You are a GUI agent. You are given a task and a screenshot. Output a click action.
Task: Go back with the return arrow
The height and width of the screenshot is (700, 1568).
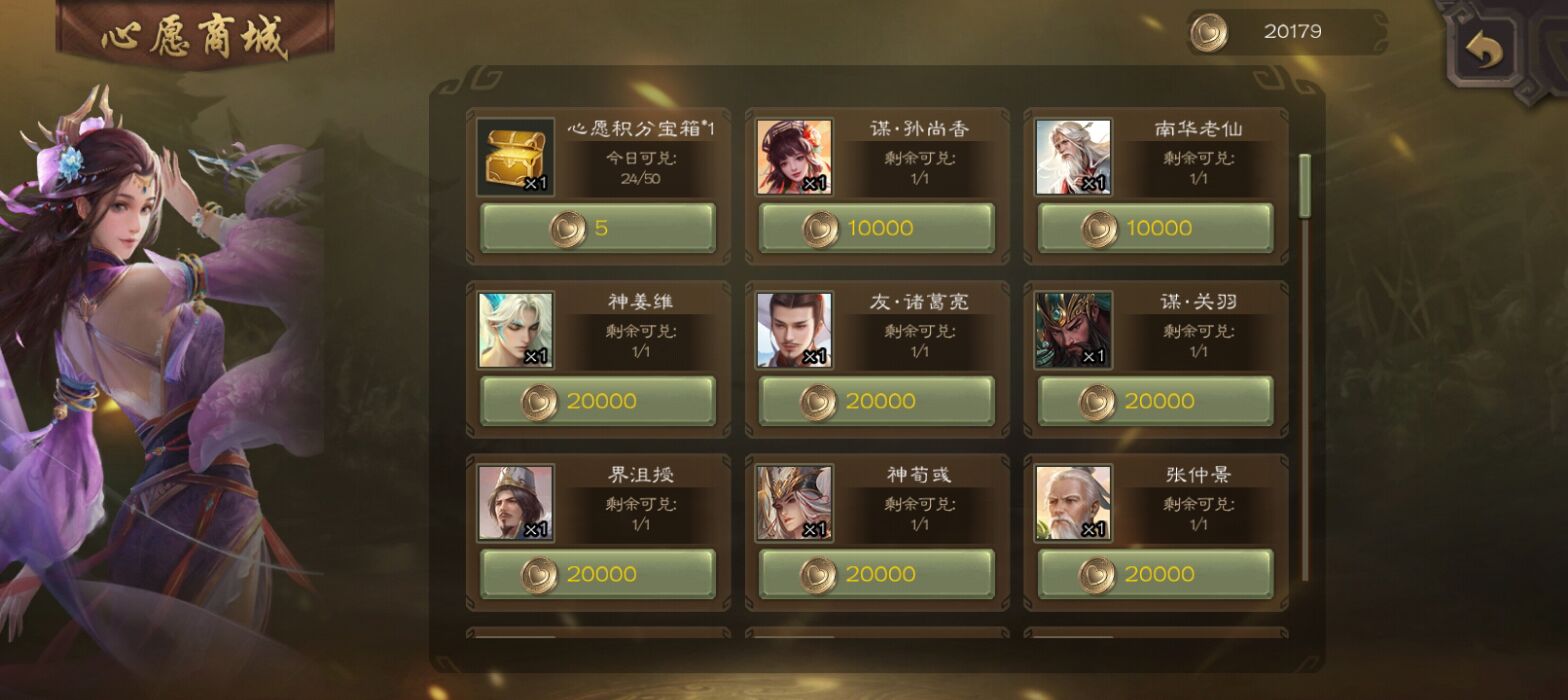pos(1484,50)
